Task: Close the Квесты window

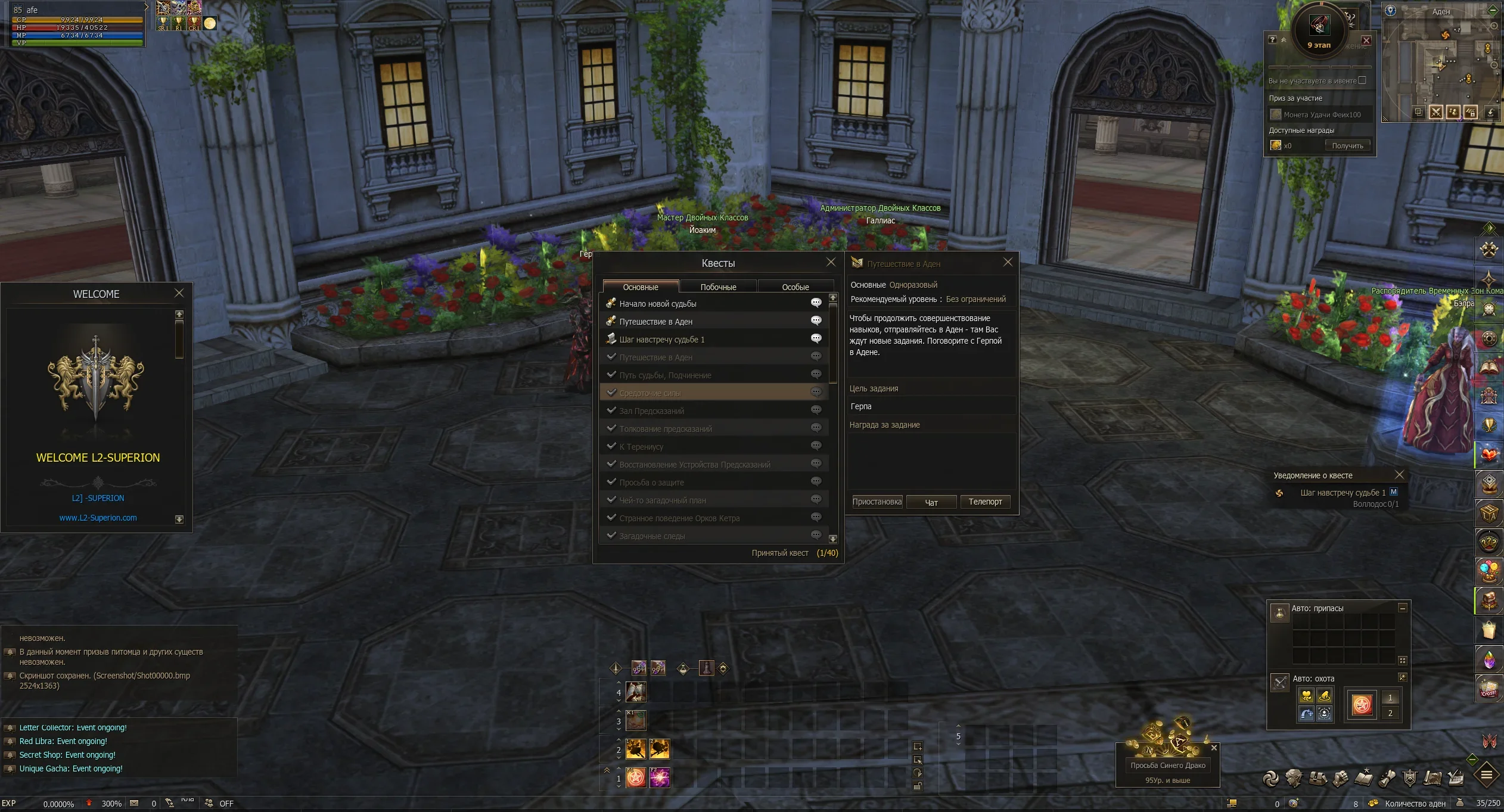Action: 831,262
